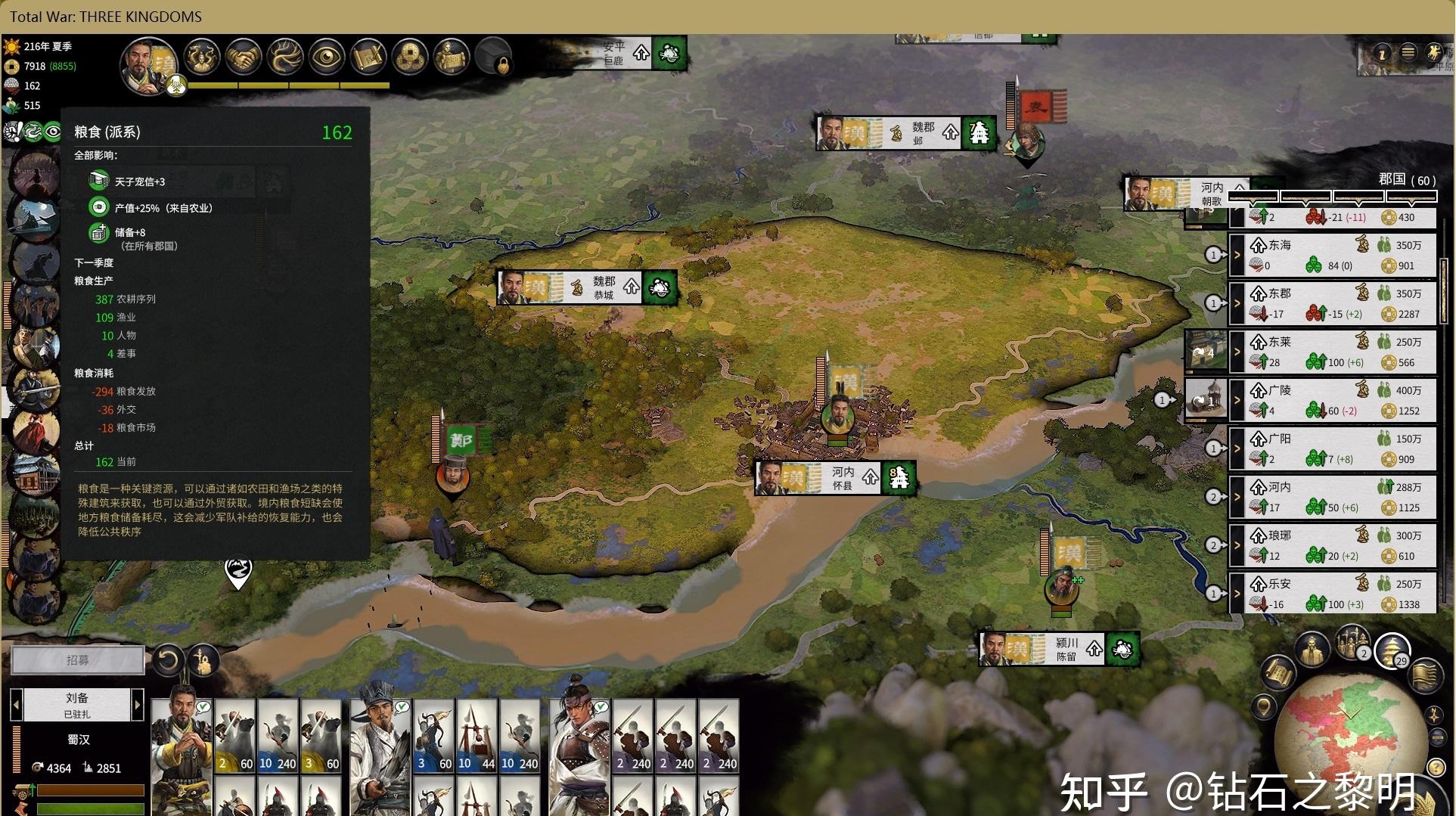Open the help question-mark button
1456x816 pixels.
point(1436,768)
